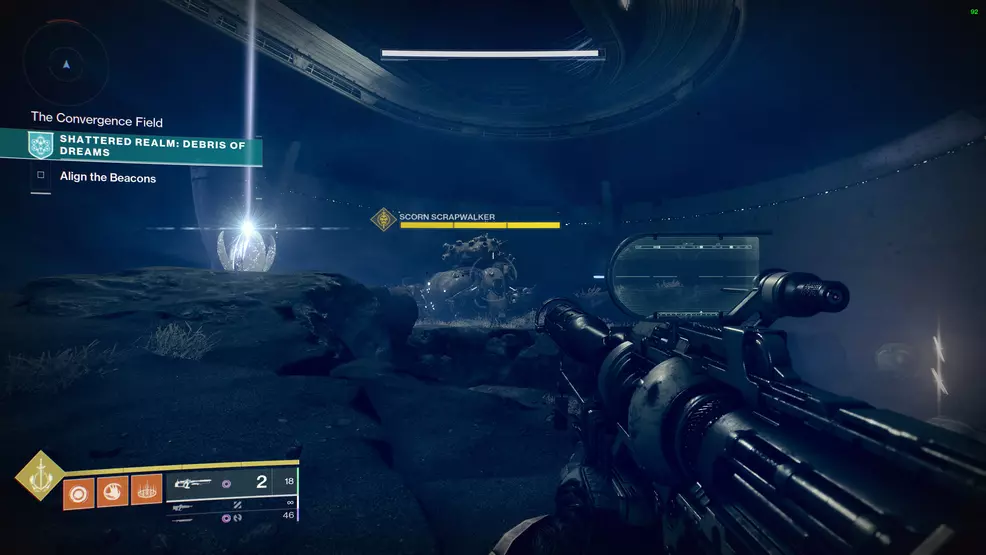Viewport: 986px width, 555px height.
Task: Trigger the flaming fist melee ability
Action: pos(112,491)
